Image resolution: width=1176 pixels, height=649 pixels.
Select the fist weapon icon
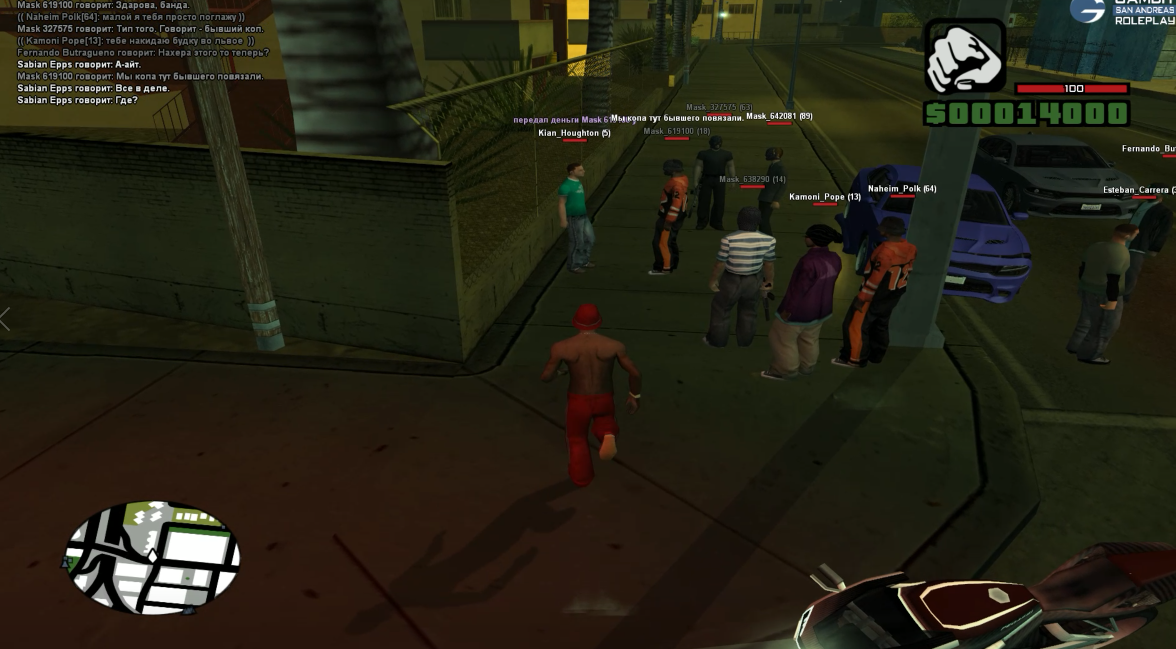964,57
